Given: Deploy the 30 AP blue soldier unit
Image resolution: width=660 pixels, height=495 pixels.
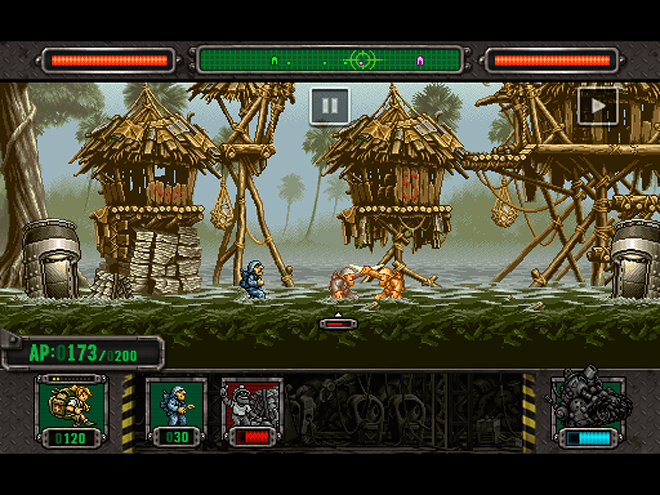Looking at the screenshot, I should click(x=177, y=410).
